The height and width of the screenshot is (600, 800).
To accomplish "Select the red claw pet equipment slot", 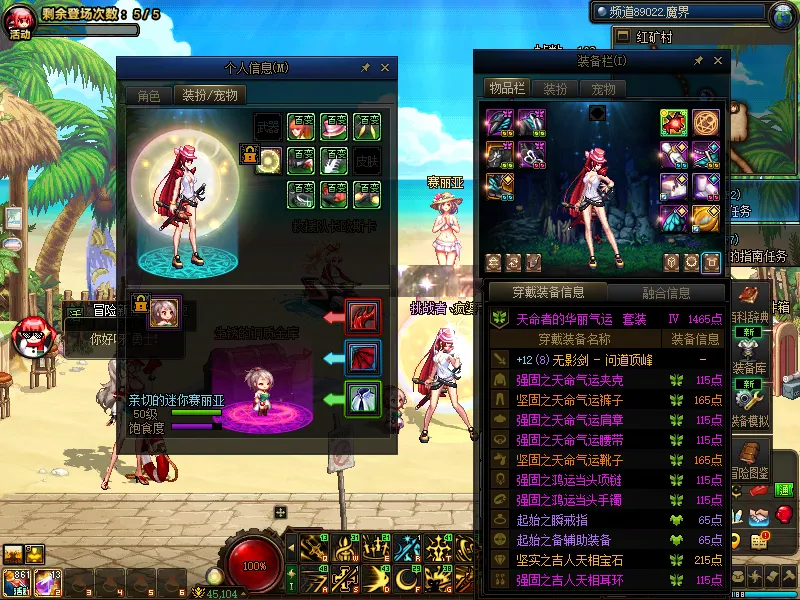I will tap(362, 316).
